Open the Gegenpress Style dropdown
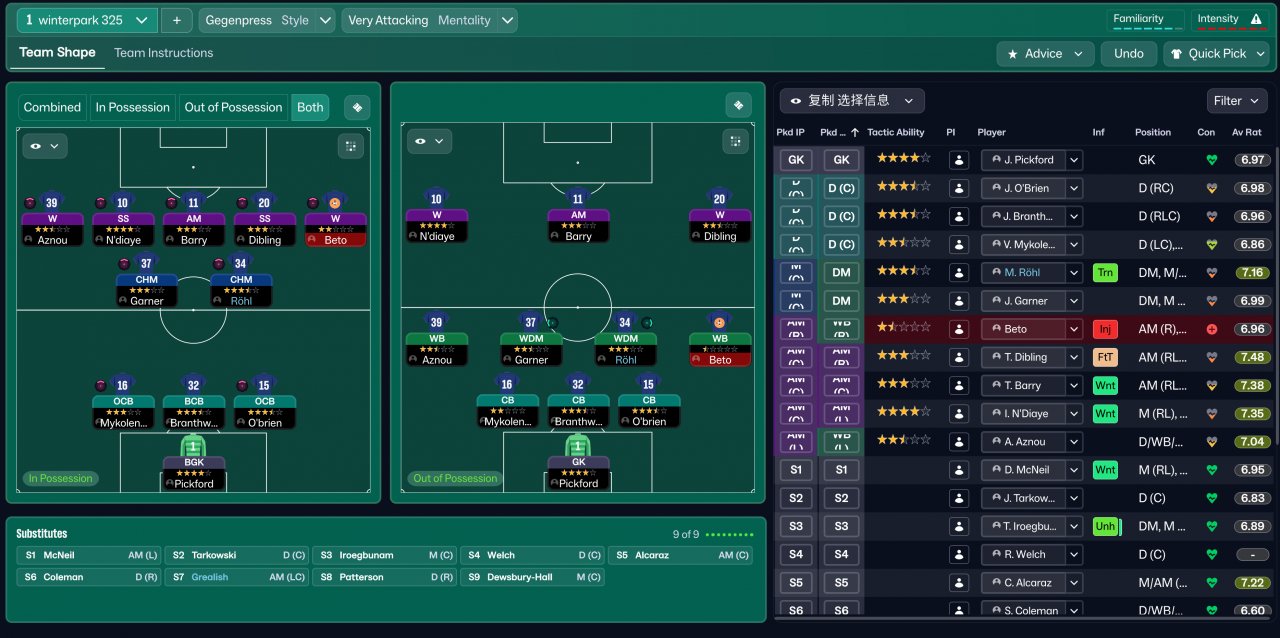Screen dimensions: 1280x638 pyautogui.click(x=268, y=20)
